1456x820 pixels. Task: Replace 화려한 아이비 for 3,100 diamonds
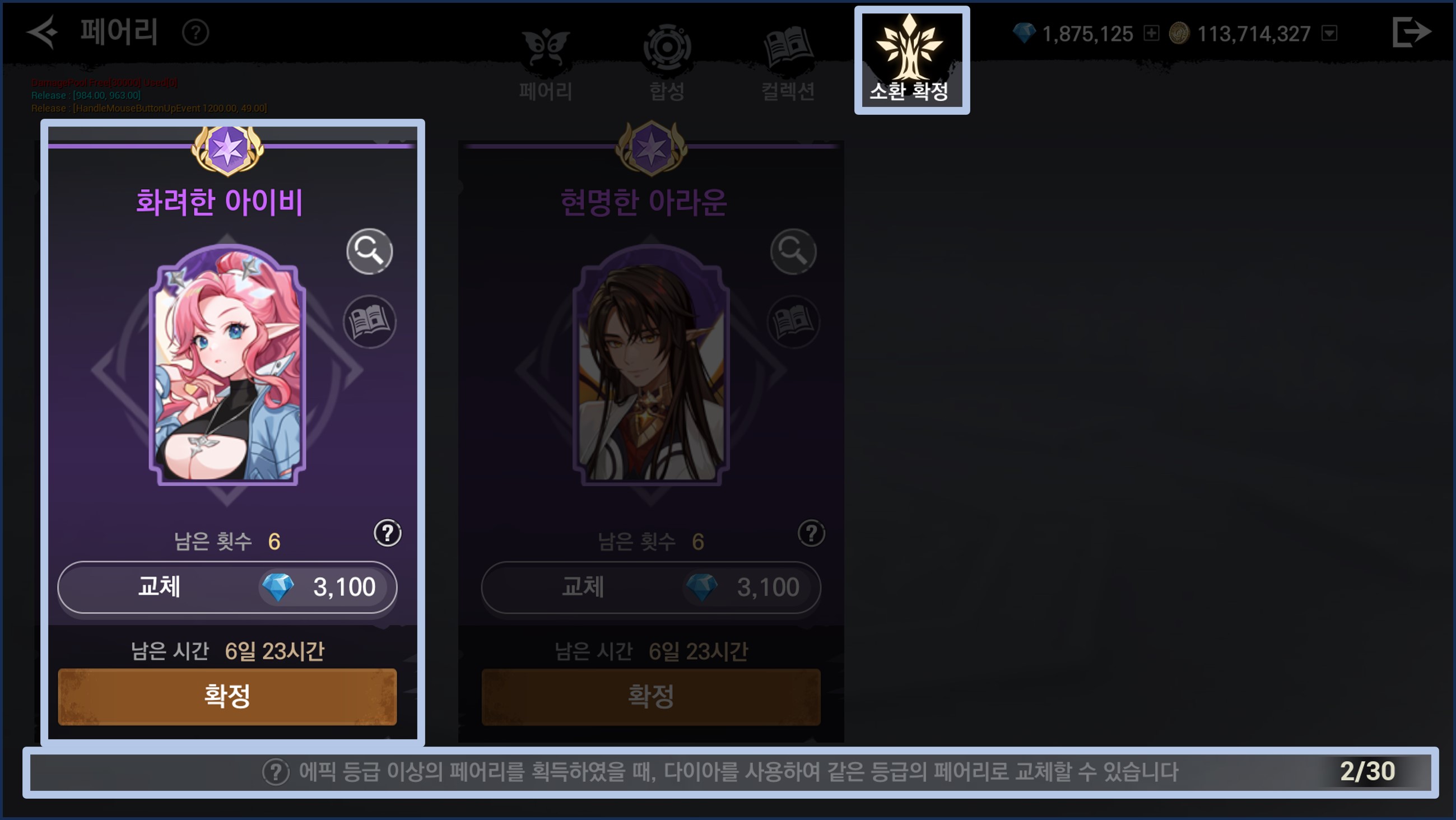[x=227, y=587]
